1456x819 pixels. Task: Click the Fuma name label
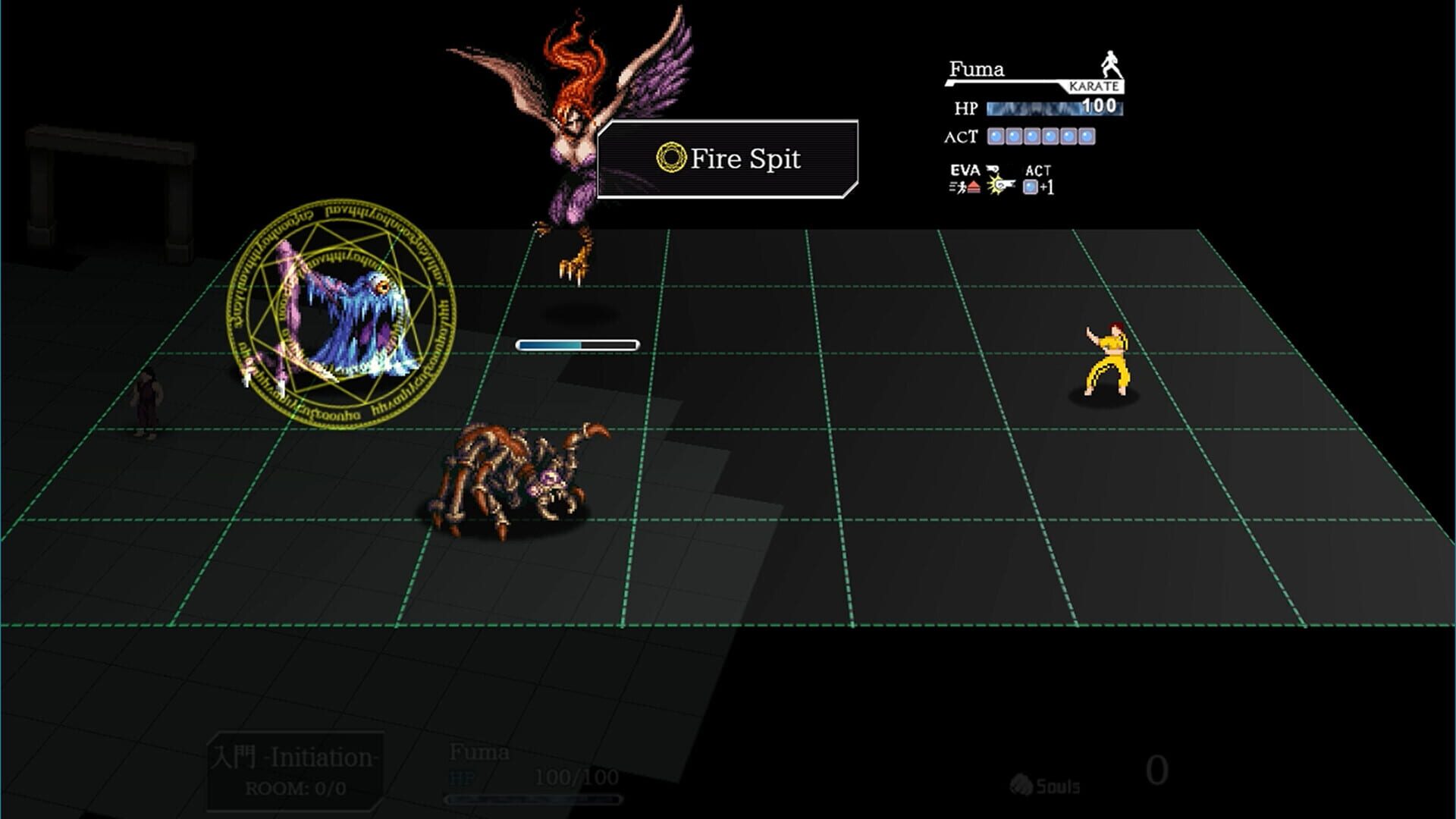[977, 69]
